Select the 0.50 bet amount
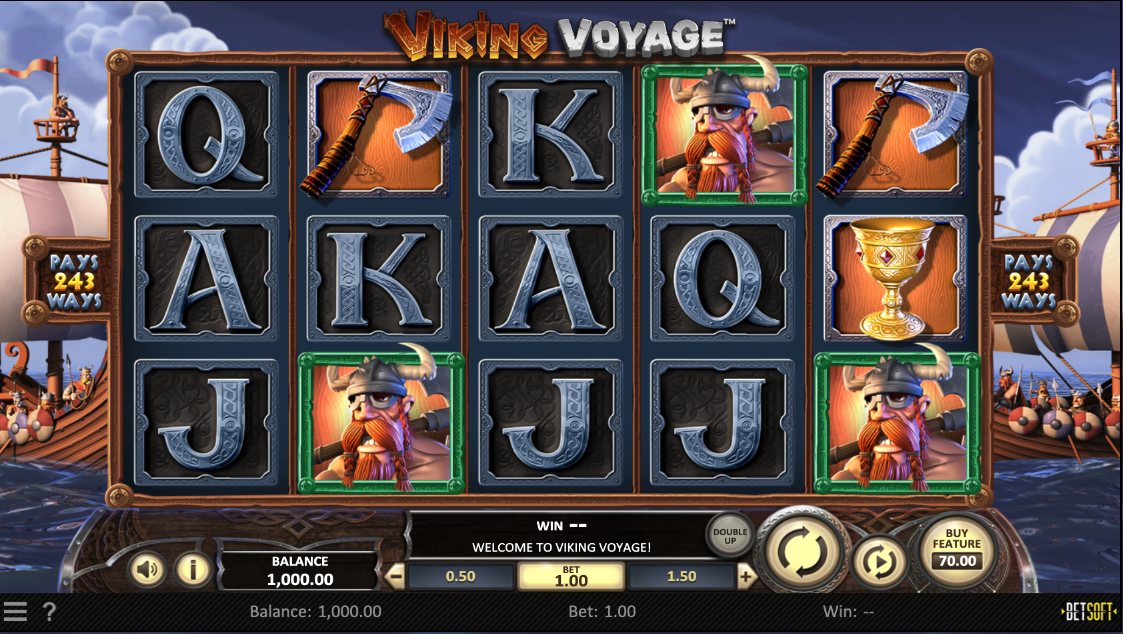 coord(460,577)
